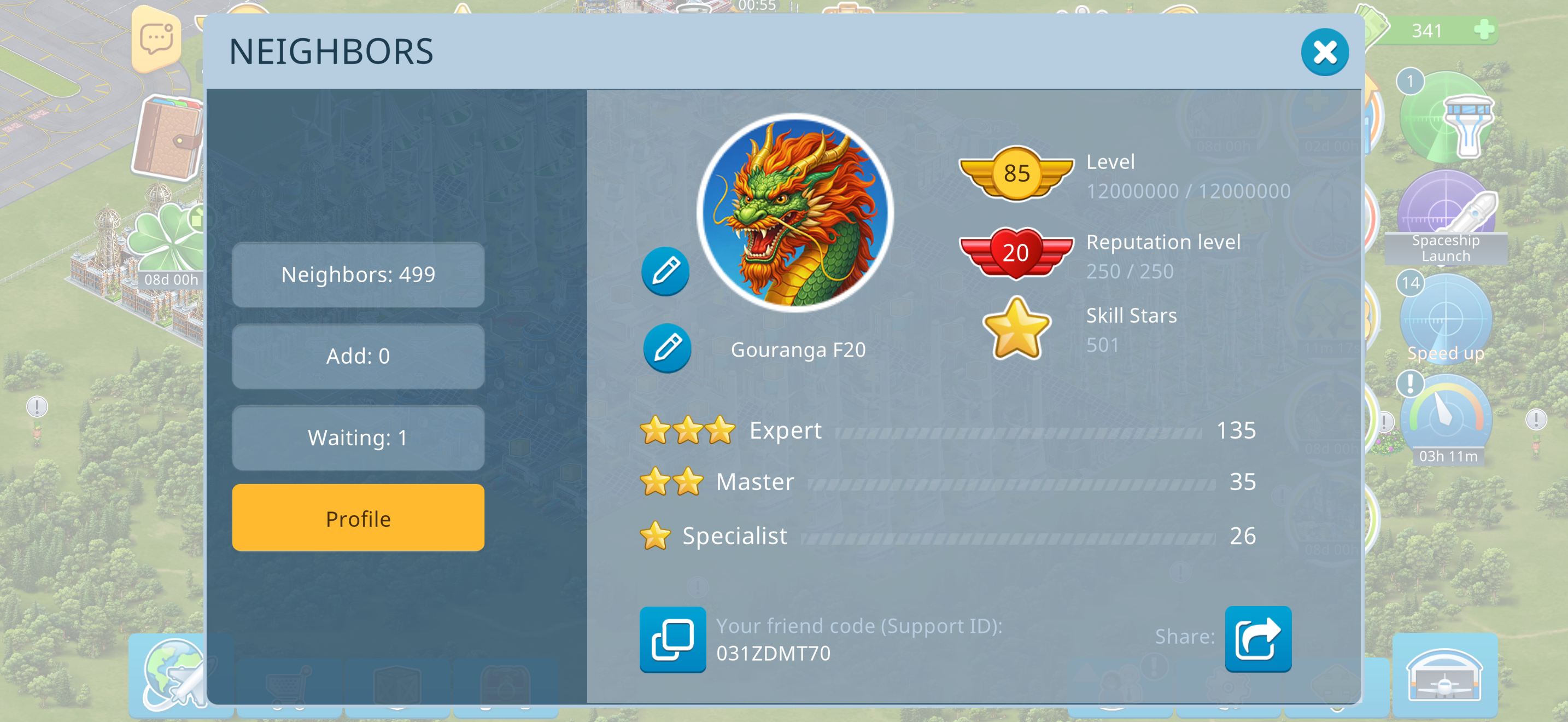The height and width of the screenshot is (722, 1568).
Task: Share your friend code
Action: click(x=1257, y=639)
